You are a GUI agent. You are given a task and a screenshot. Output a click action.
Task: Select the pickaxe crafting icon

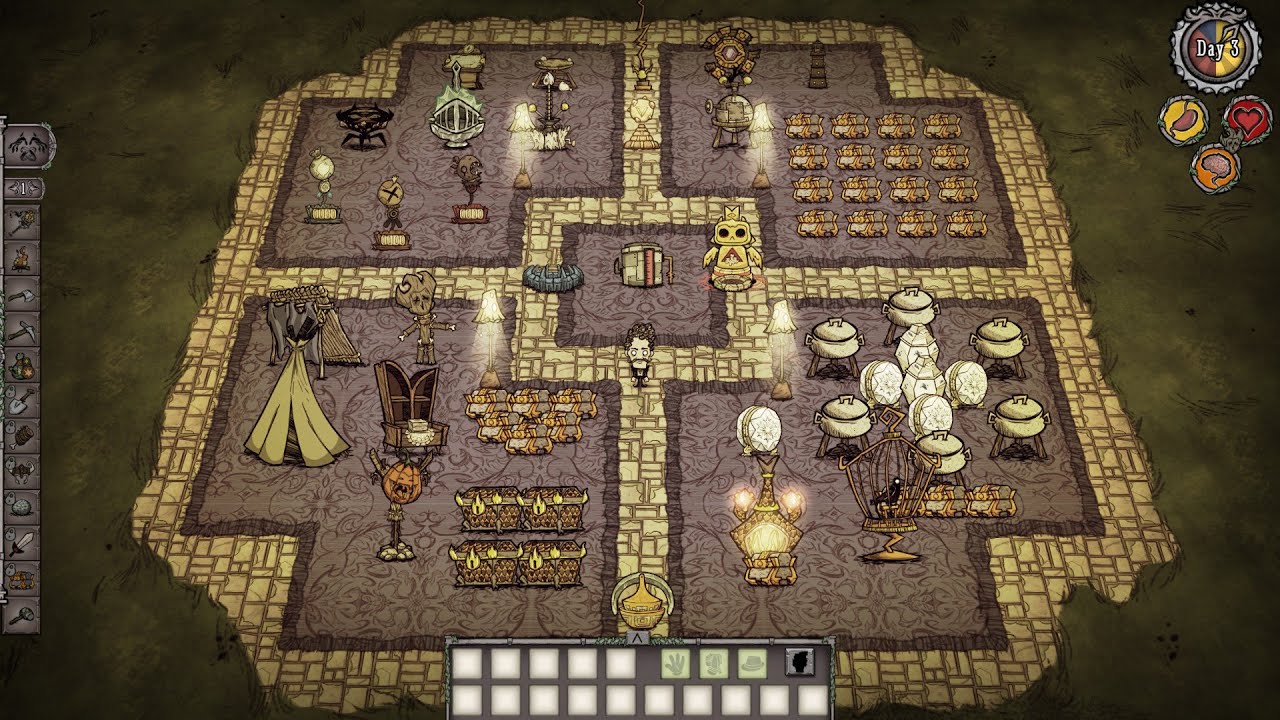click(23, 330)
